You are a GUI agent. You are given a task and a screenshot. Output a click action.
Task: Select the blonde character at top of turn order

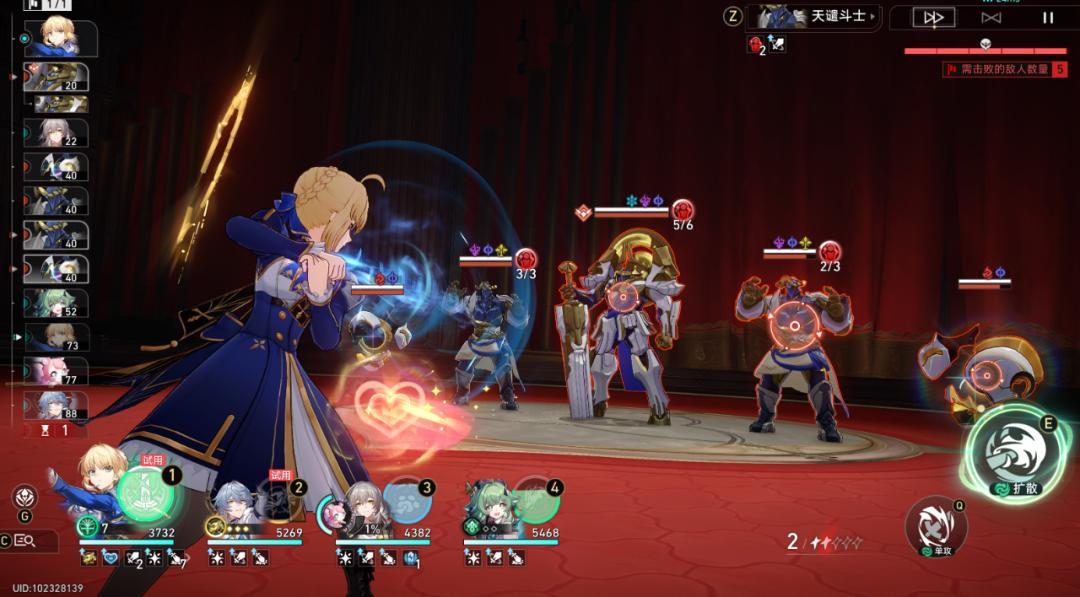pos(62,38)
